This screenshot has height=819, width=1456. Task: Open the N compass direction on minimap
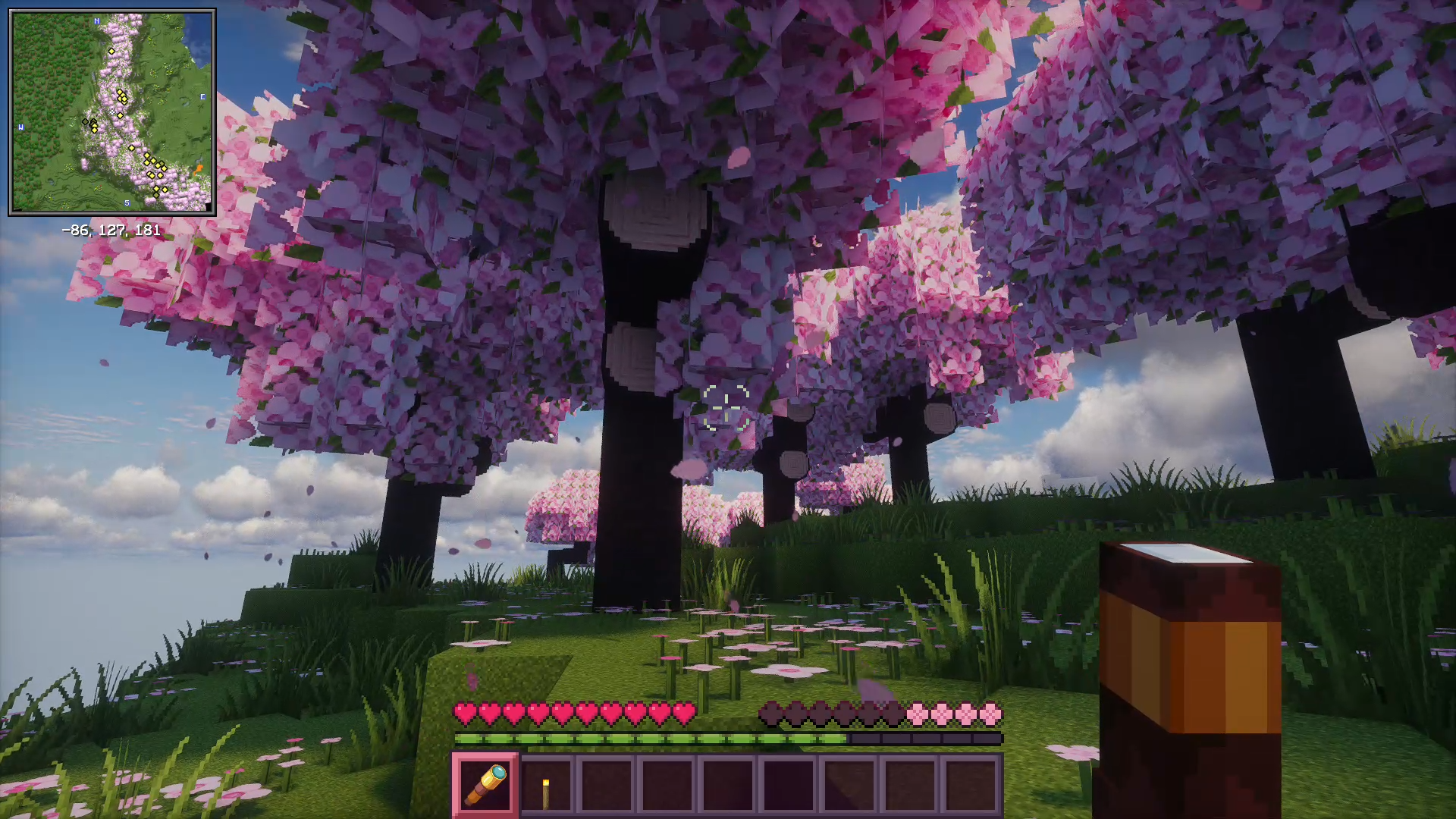click(x=96, y=20)
